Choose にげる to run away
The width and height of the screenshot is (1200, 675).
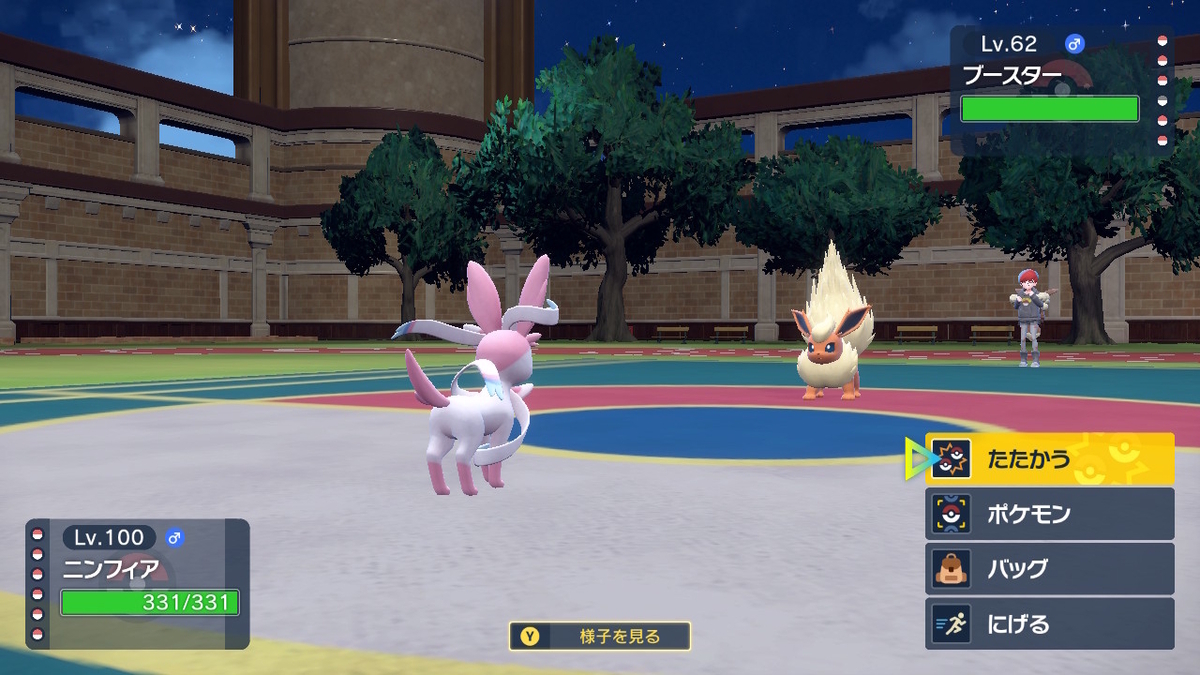[x=1049, y=624]
